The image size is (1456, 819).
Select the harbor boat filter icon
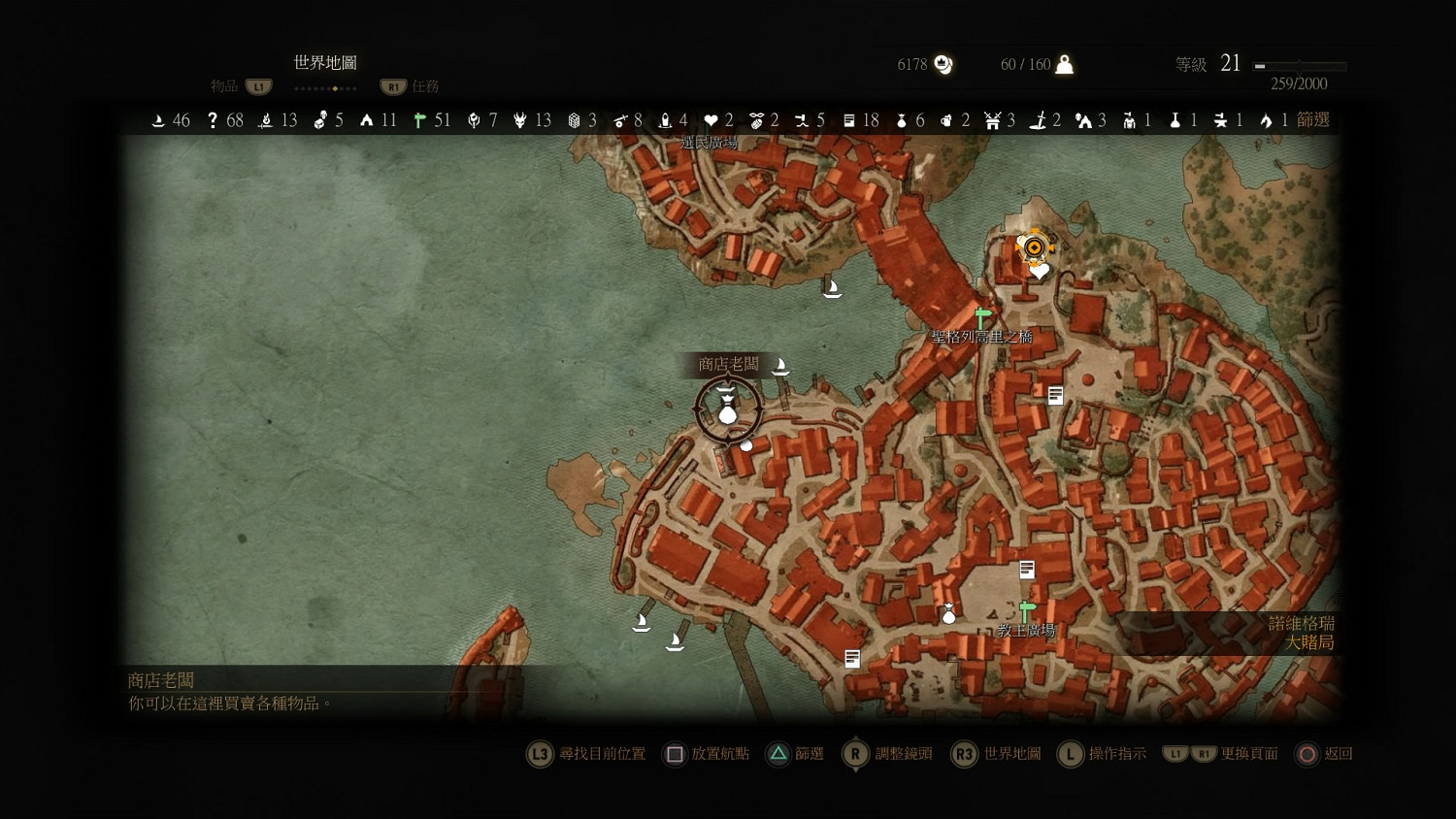[x=158, y=120]
